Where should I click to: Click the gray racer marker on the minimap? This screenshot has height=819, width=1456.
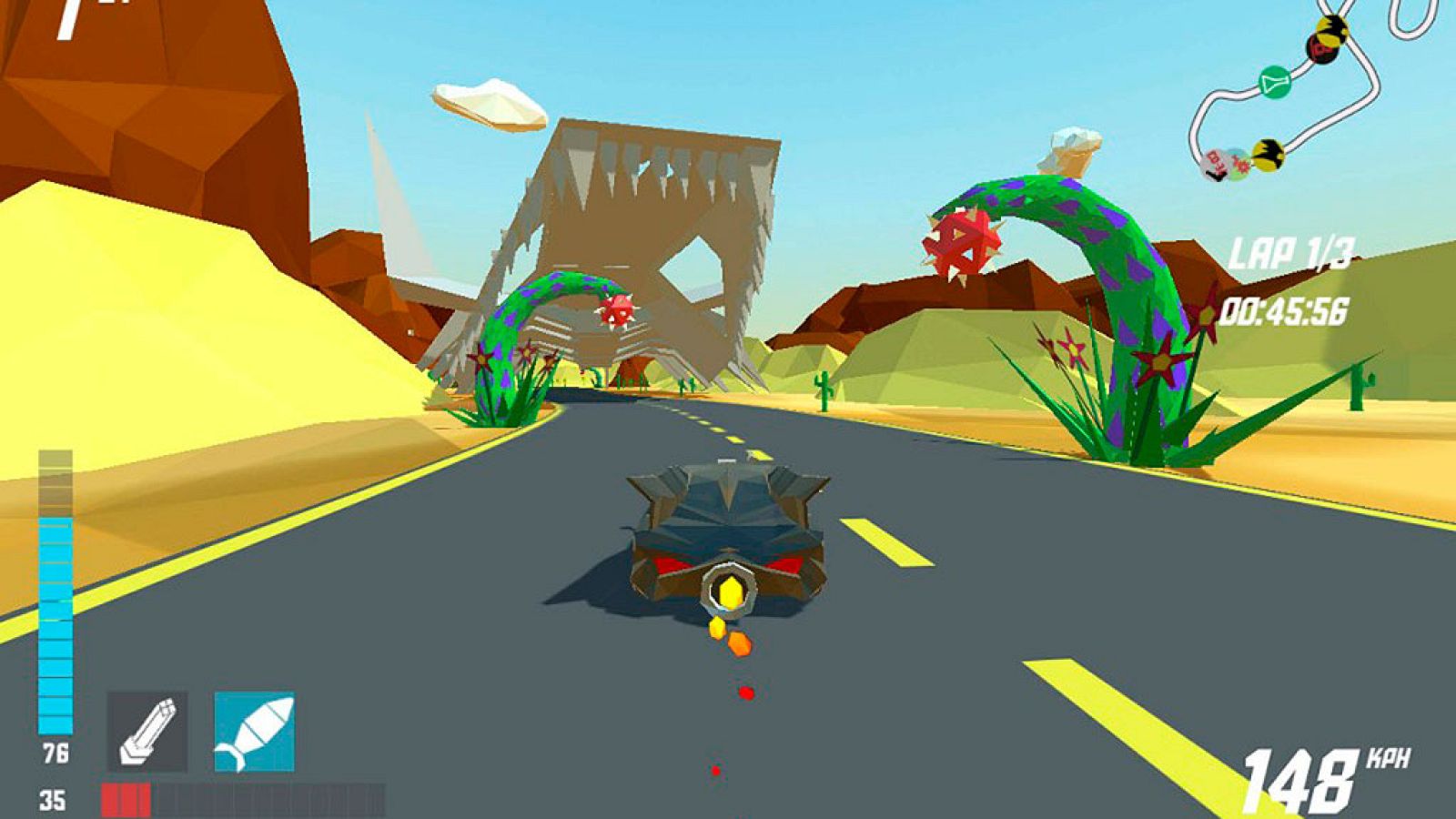(x=1214, y=165)
